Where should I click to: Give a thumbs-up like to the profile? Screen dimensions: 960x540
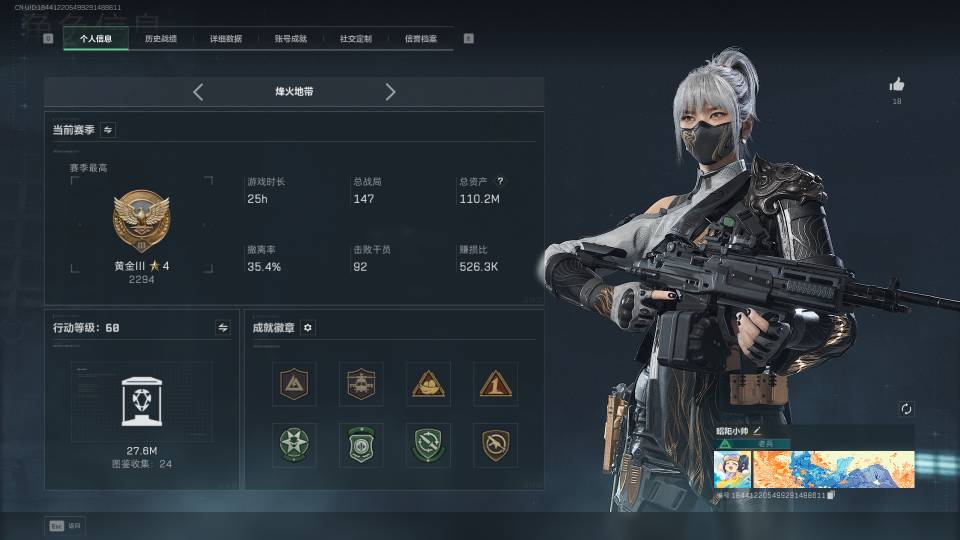pyautogui.click(x=897, y=85)
